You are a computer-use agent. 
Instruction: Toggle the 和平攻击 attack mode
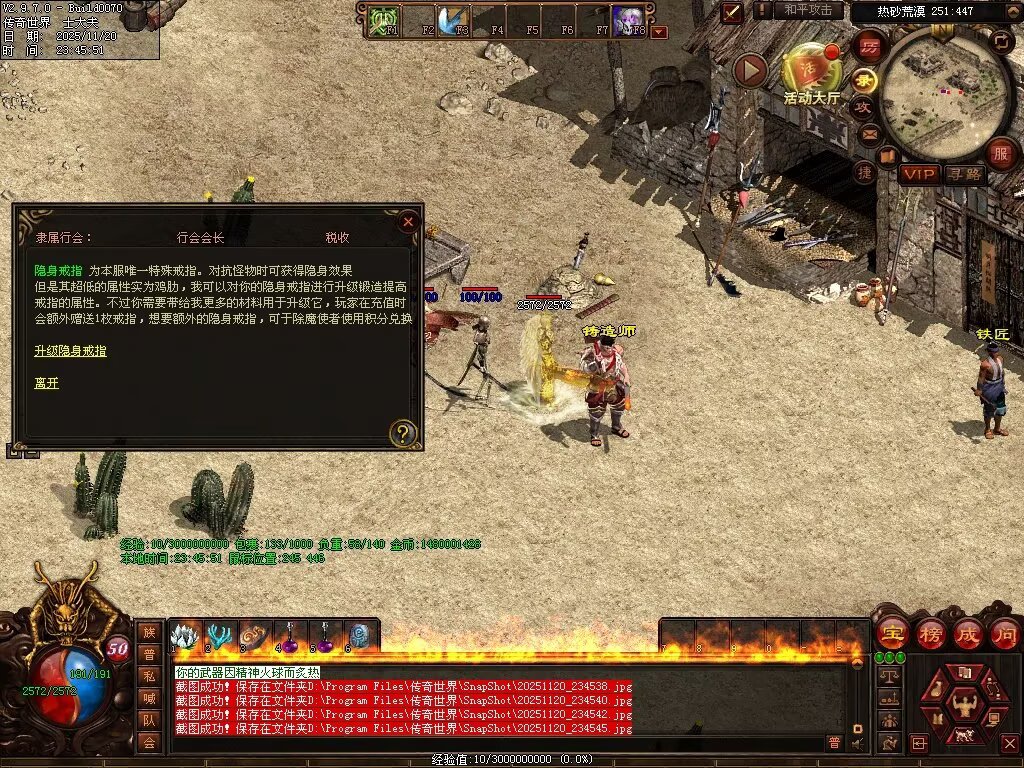click(808, 10)
